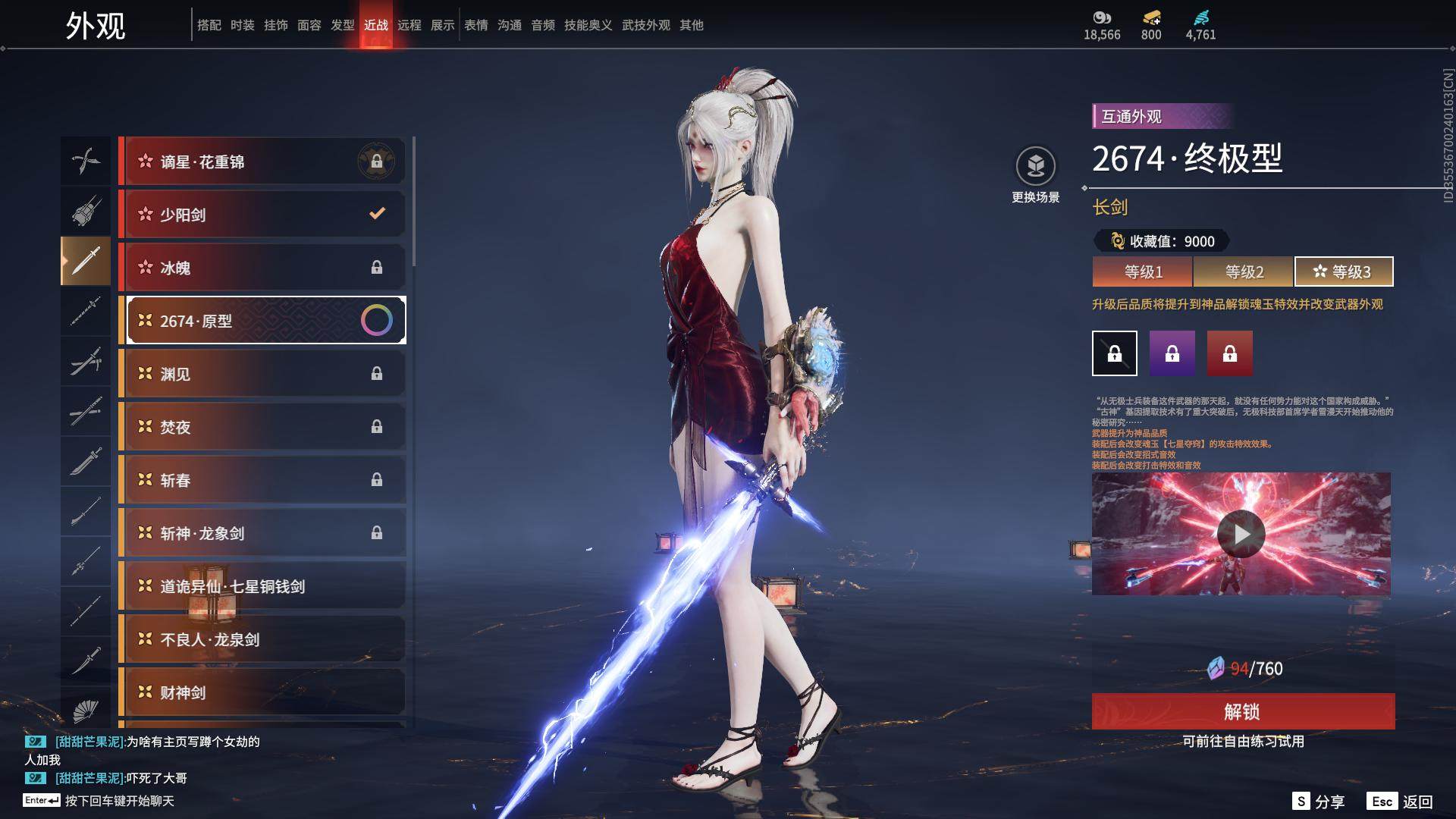Switch to the 等级2 tier
1456x819 pixels.
1244,271
